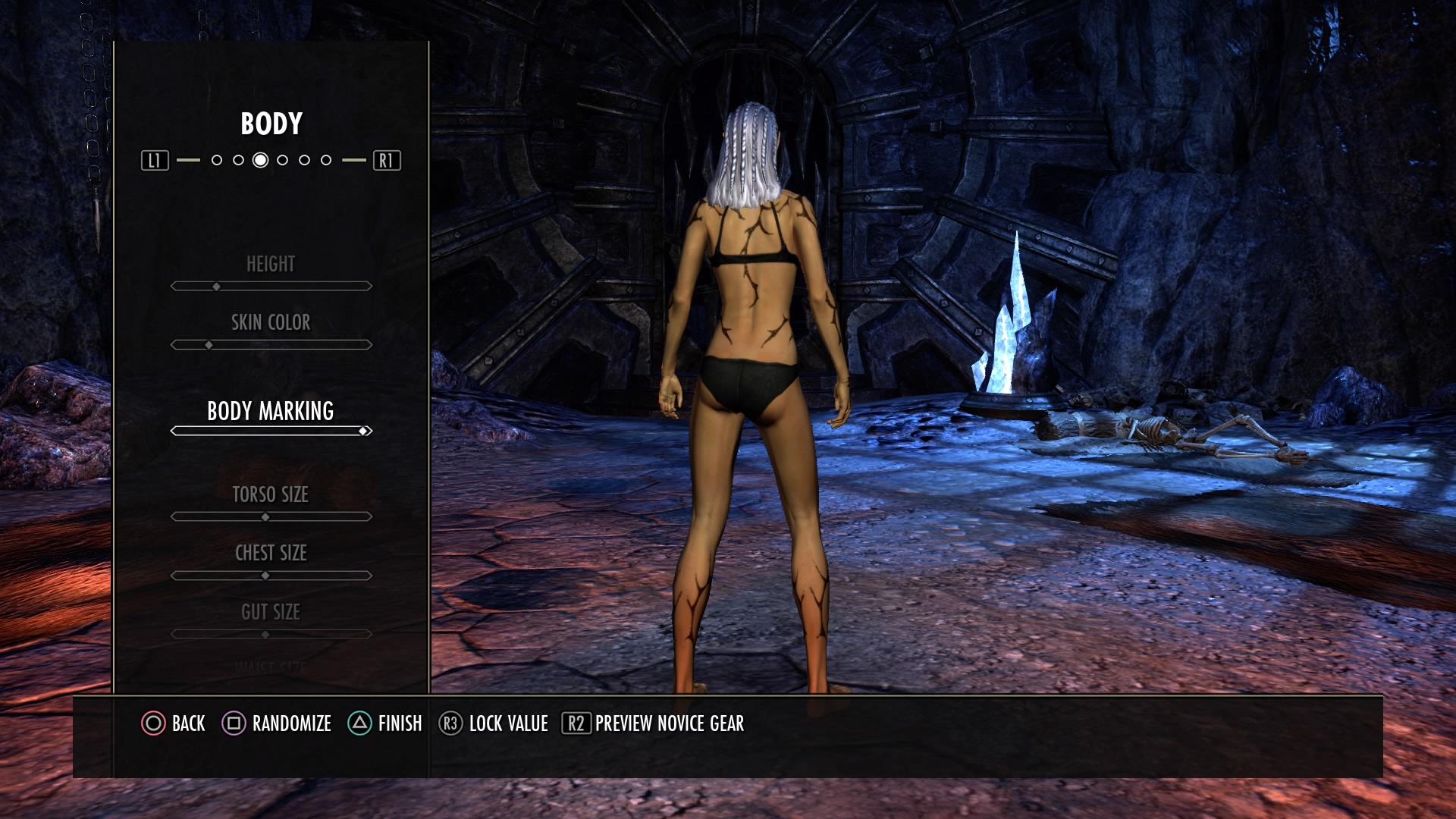Screen dimensions: 1456x819
Task: Select the Height slider
Action: point(271,286)
